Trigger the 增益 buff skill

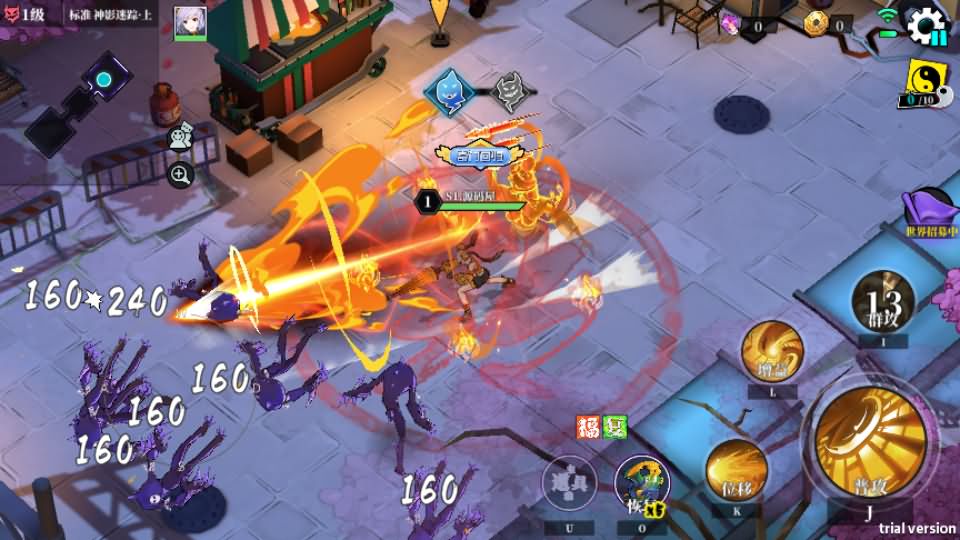772,352
